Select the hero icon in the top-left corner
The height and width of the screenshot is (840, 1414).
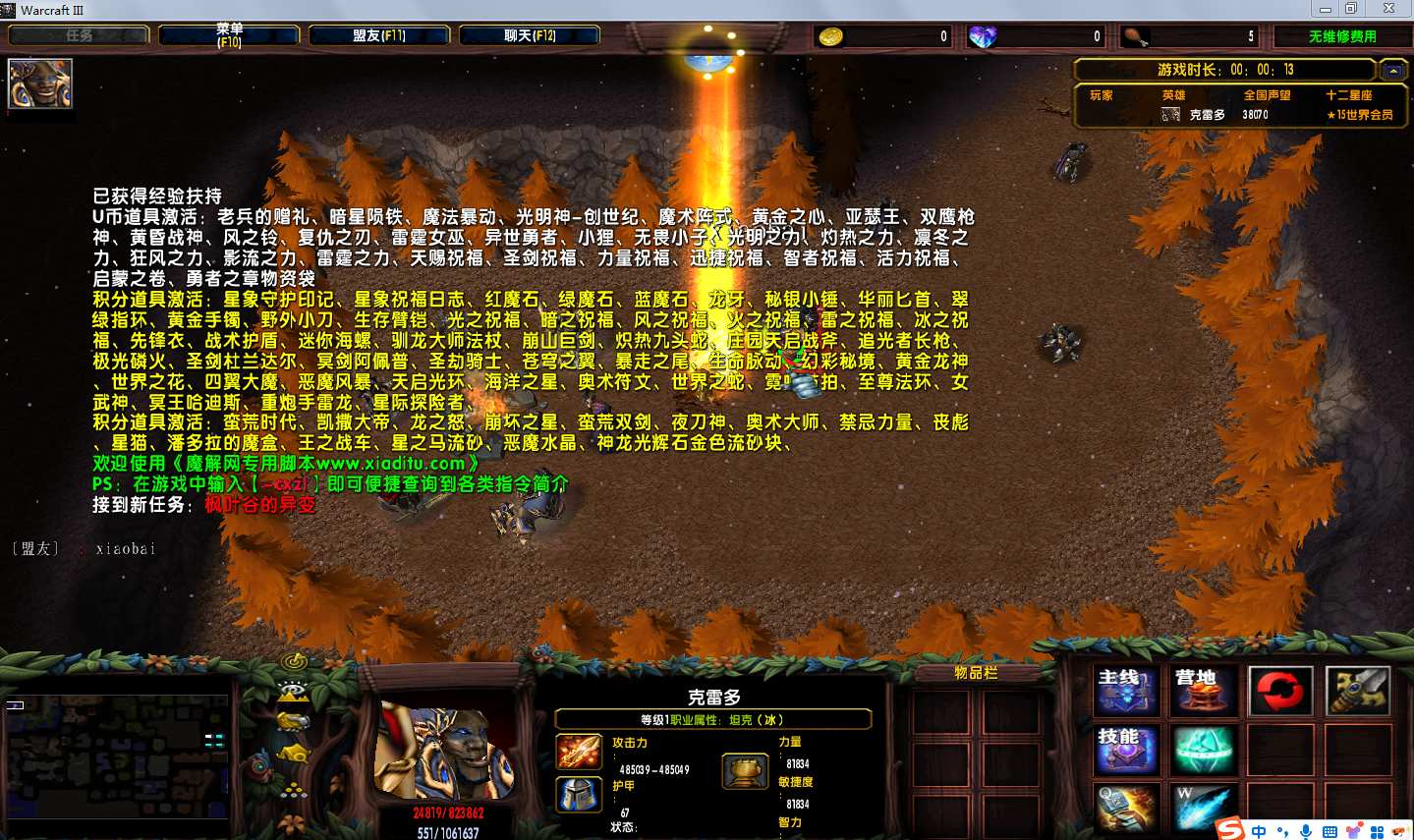(x=40, y=84)
